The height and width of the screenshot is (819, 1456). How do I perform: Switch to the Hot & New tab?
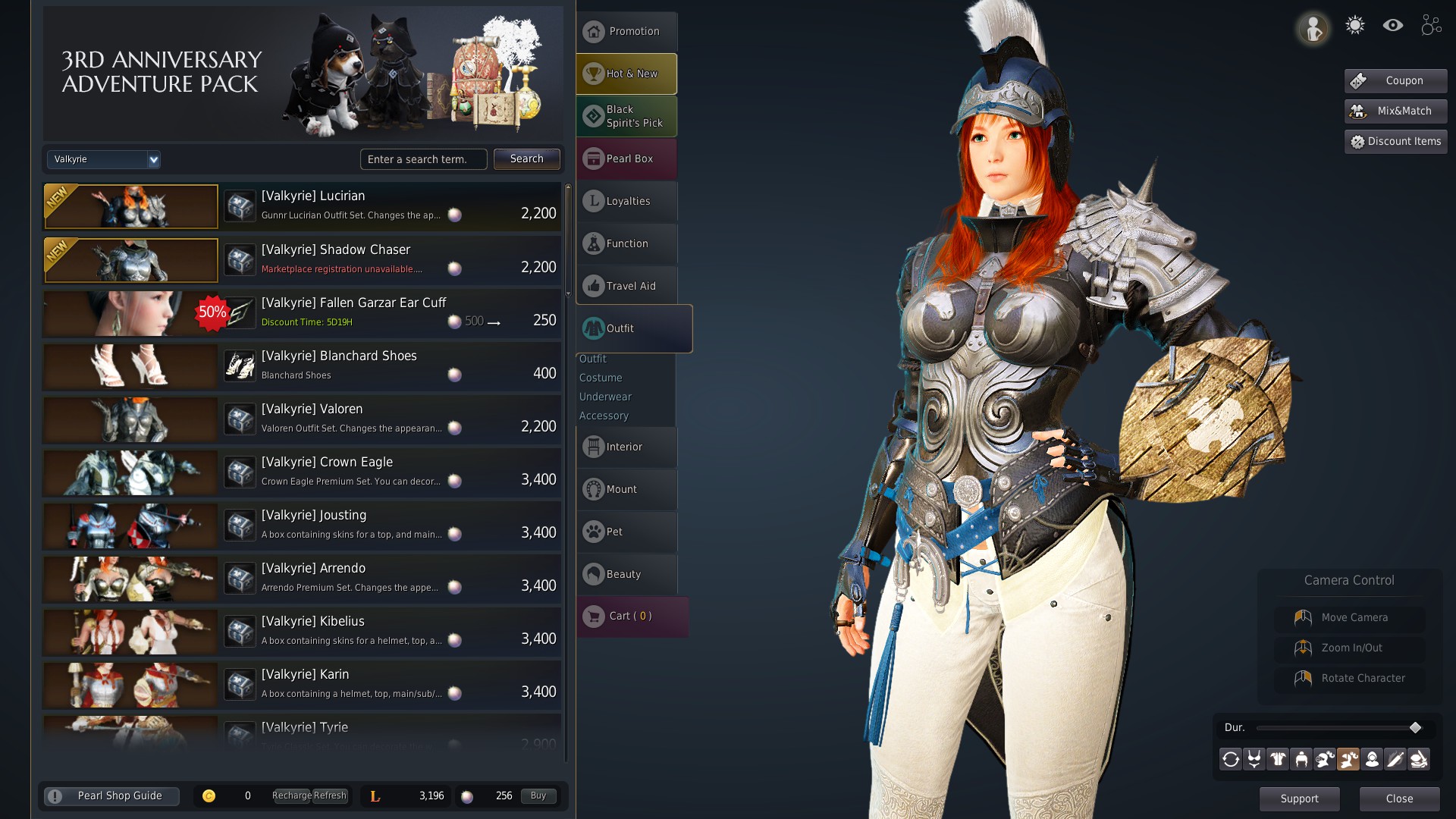pyautogui.click(x=626, y=74)
